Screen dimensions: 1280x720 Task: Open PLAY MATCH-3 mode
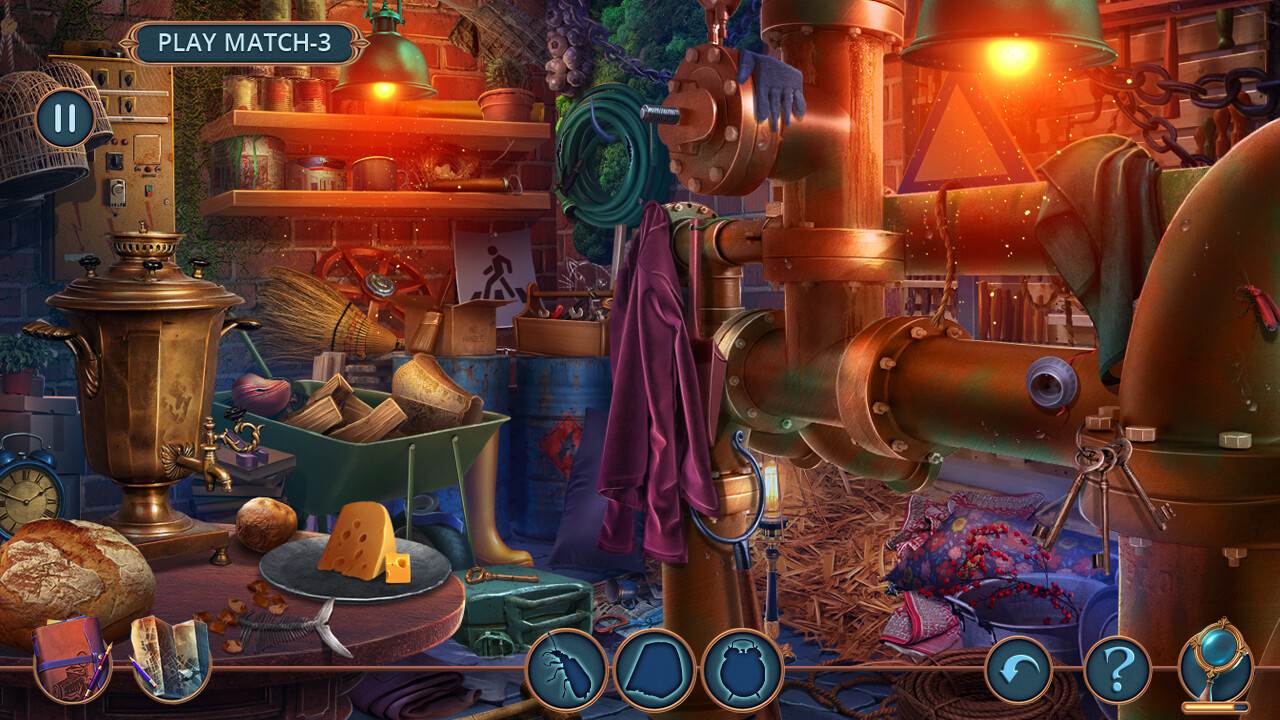tap(246, 42)
